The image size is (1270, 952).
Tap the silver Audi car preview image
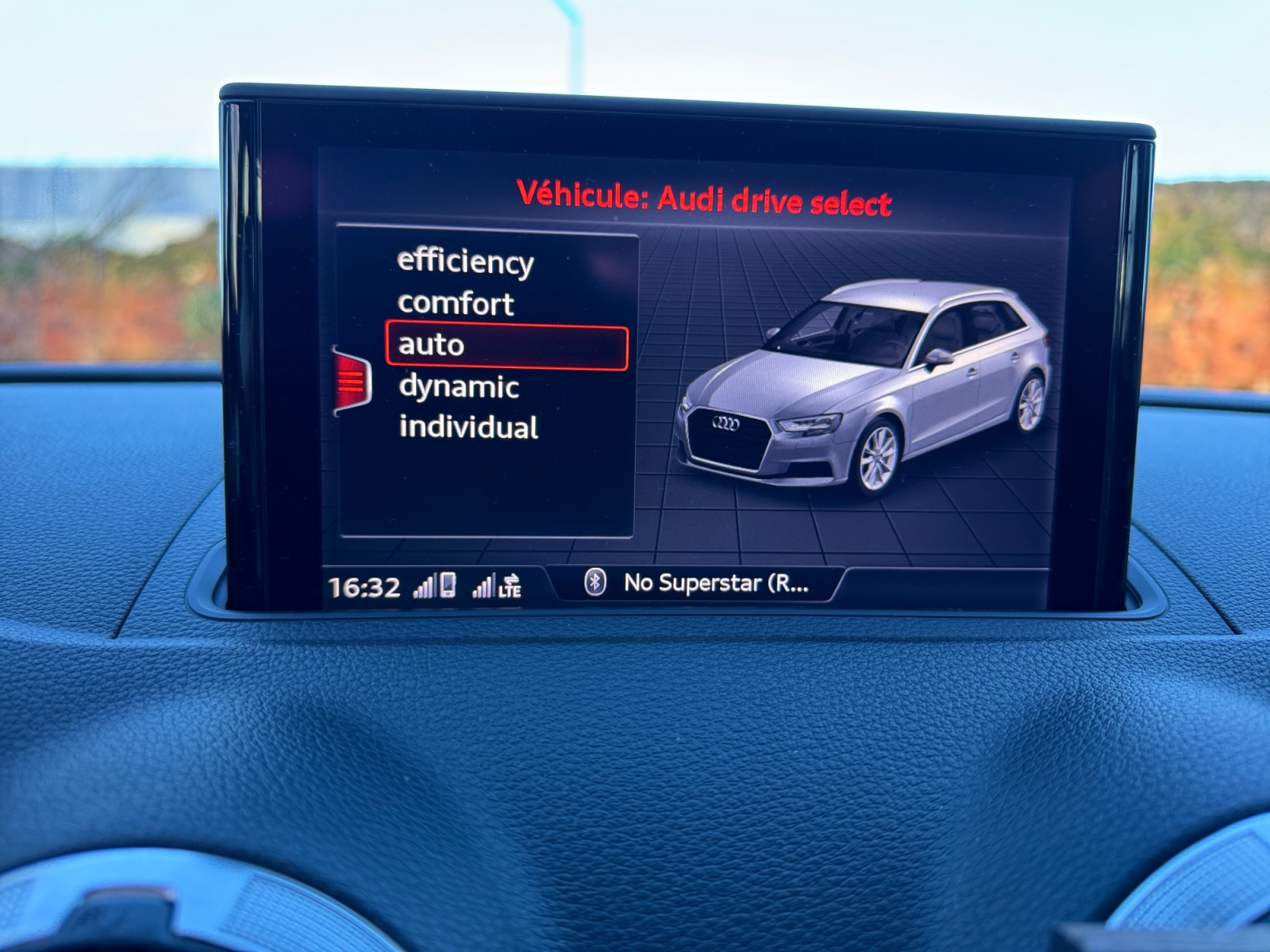pyautogui.click(x=865, y=381)
